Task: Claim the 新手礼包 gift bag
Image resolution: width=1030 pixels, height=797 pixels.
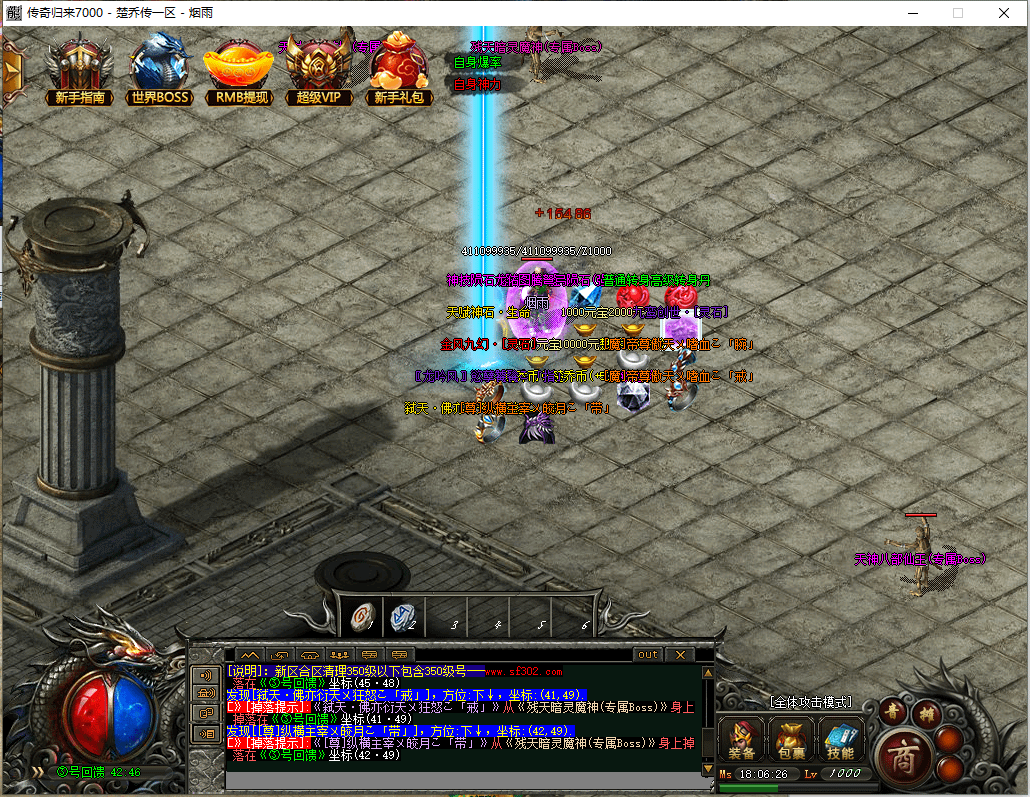Action: (x=400, y=69)
